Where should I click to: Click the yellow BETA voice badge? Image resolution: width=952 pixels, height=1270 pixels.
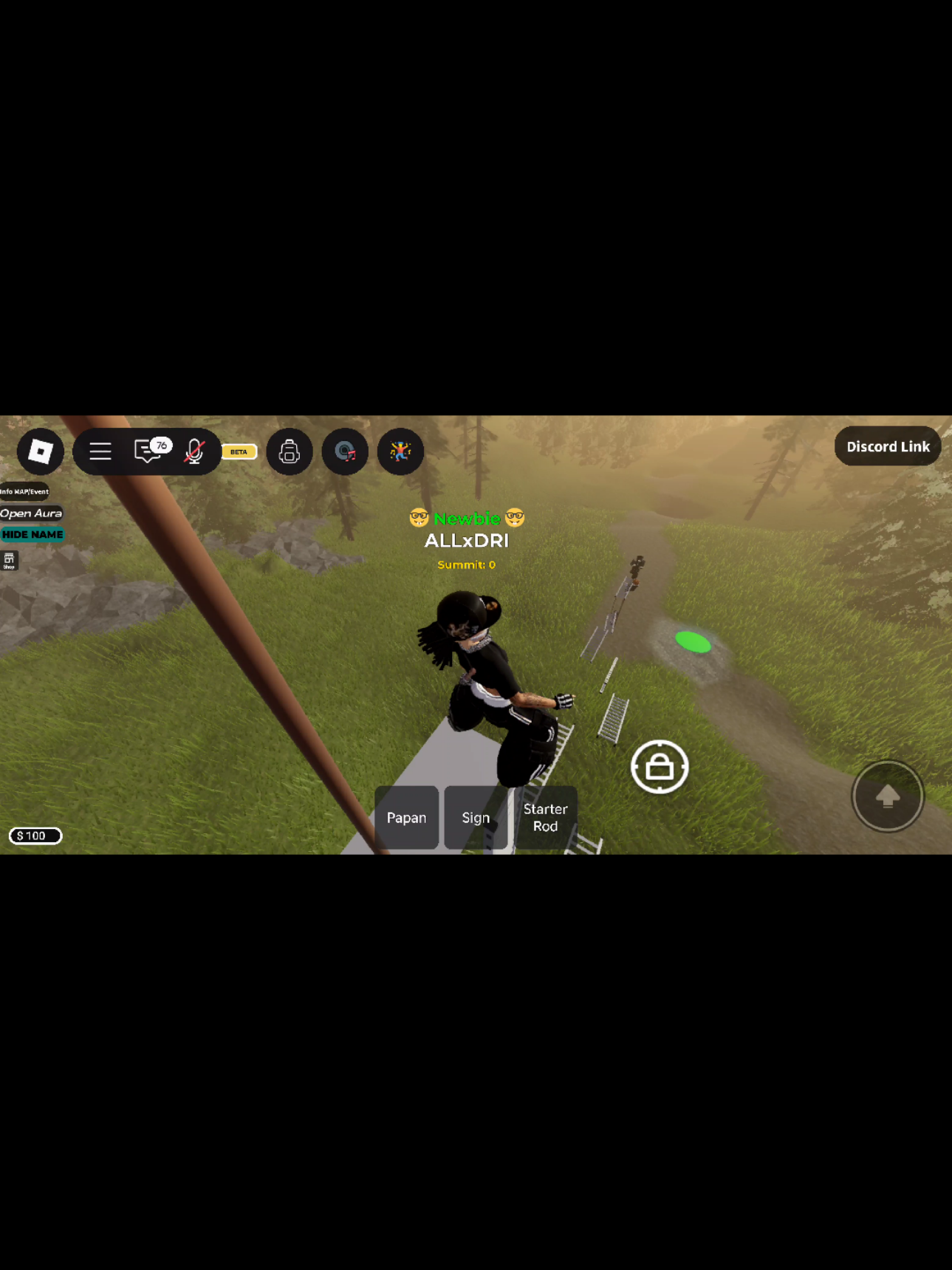tap(239, 451)
